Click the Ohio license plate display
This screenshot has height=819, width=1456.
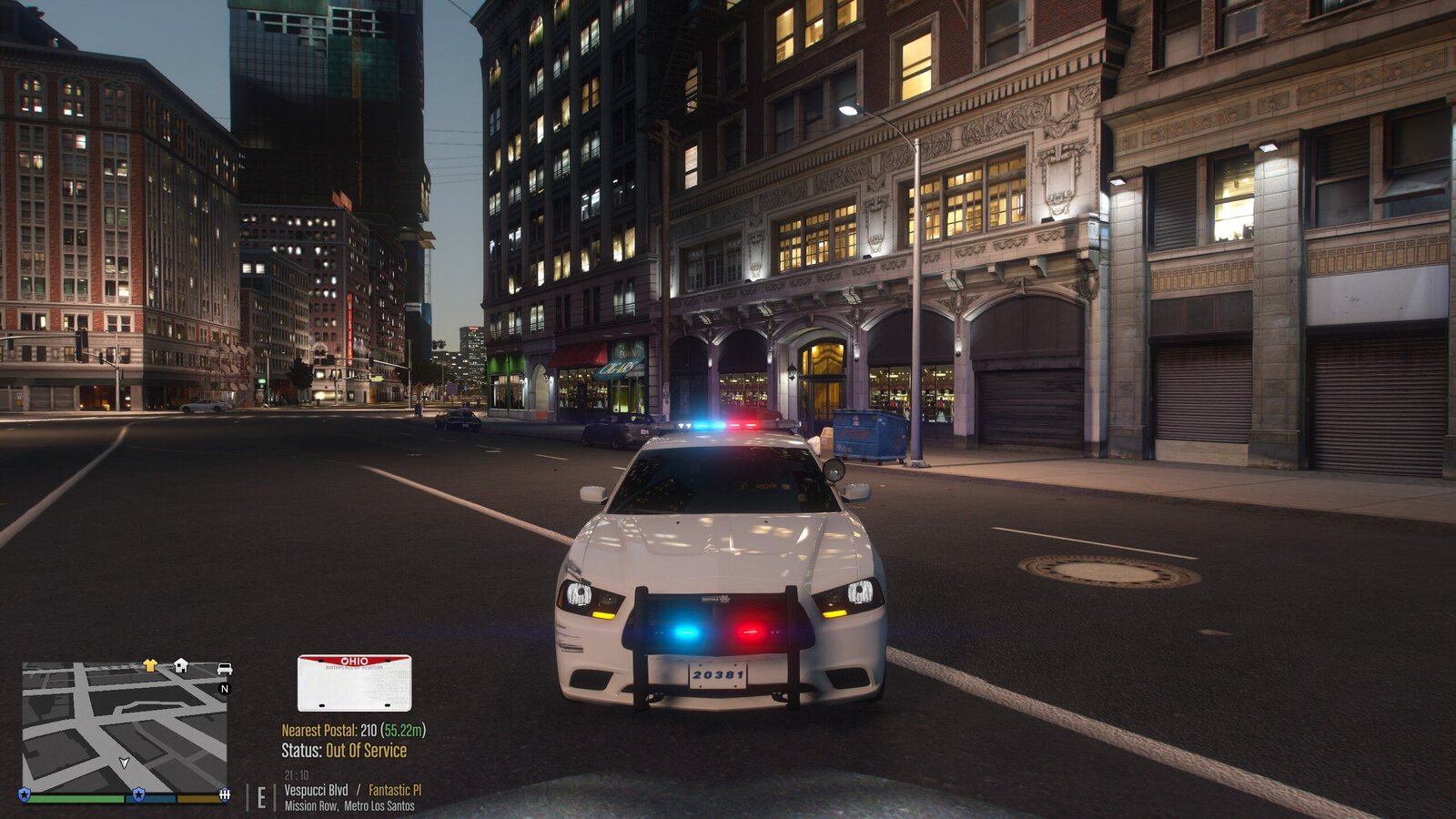[354, 683]
